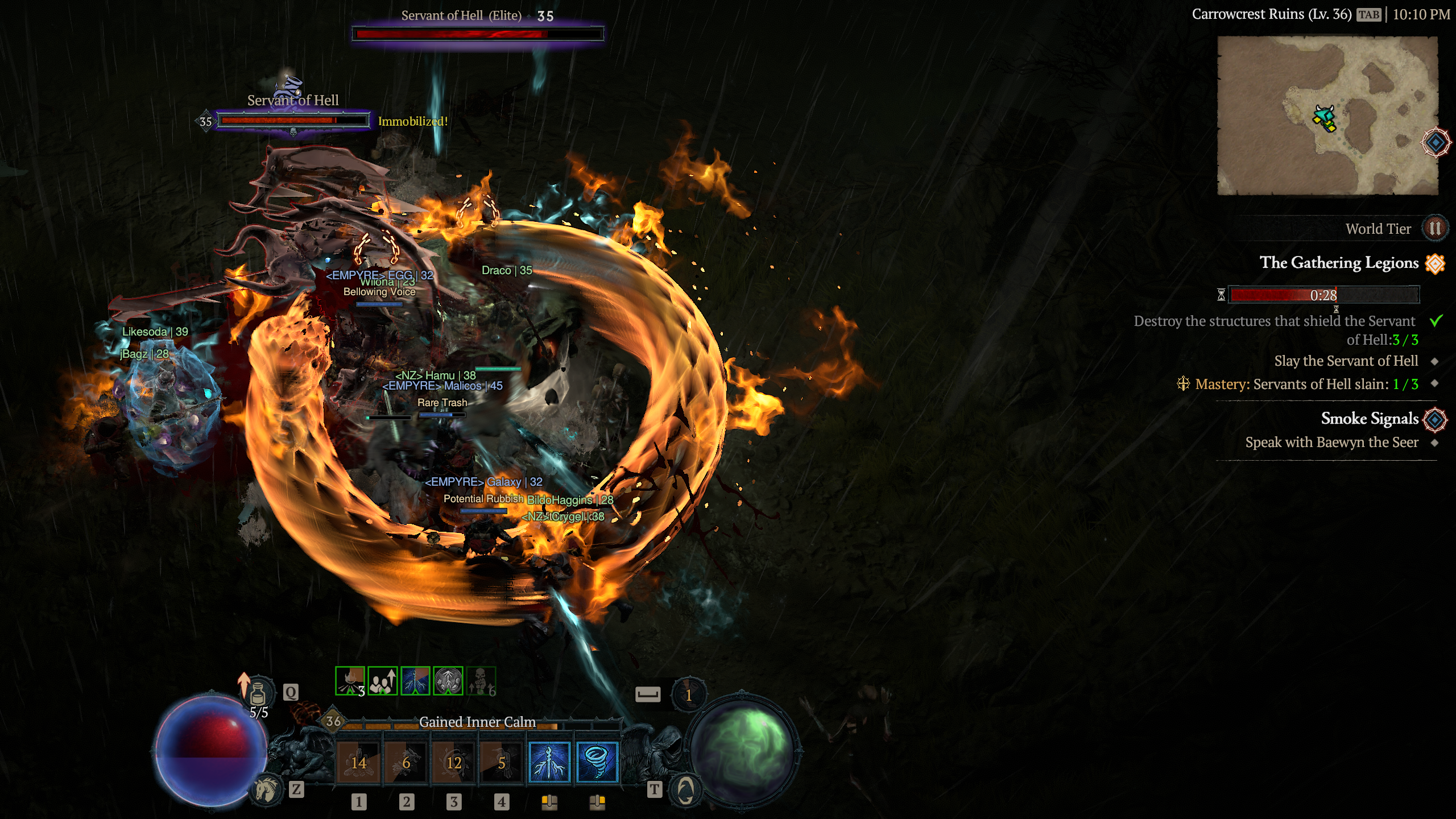Trigger the raven skill slot
This screenshot has height=819, width=1456.
[502, 762]
